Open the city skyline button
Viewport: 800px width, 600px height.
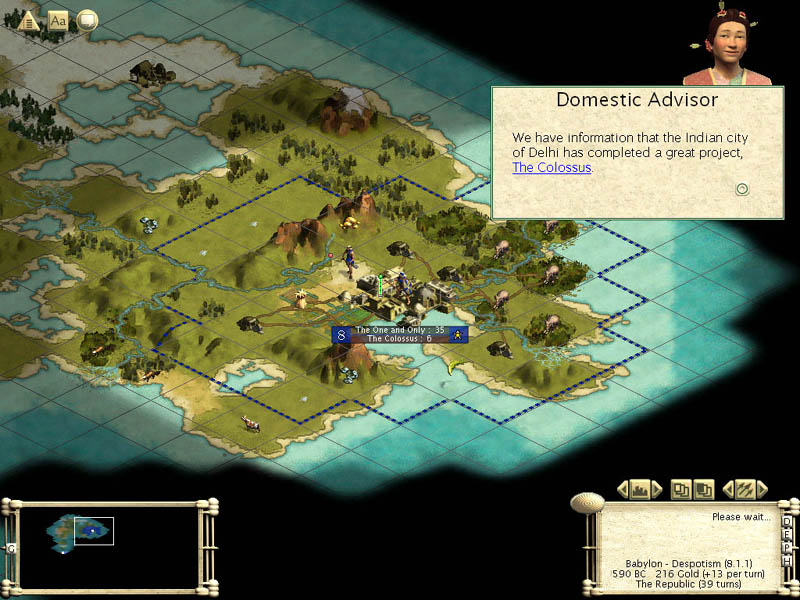tap(641, 489)
